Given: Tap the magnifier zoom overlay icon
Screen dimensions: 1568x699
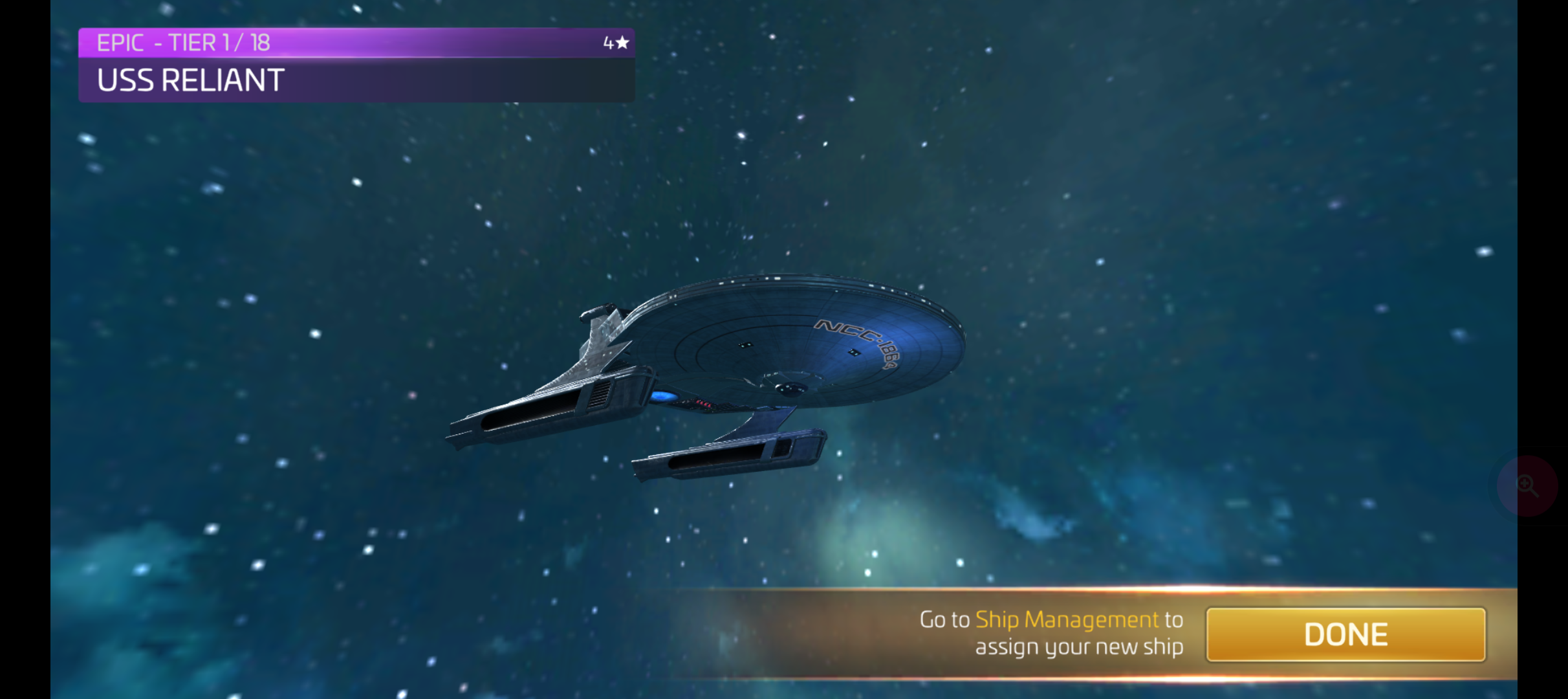Looking at the screenshot, I should tap(1527, 485).
